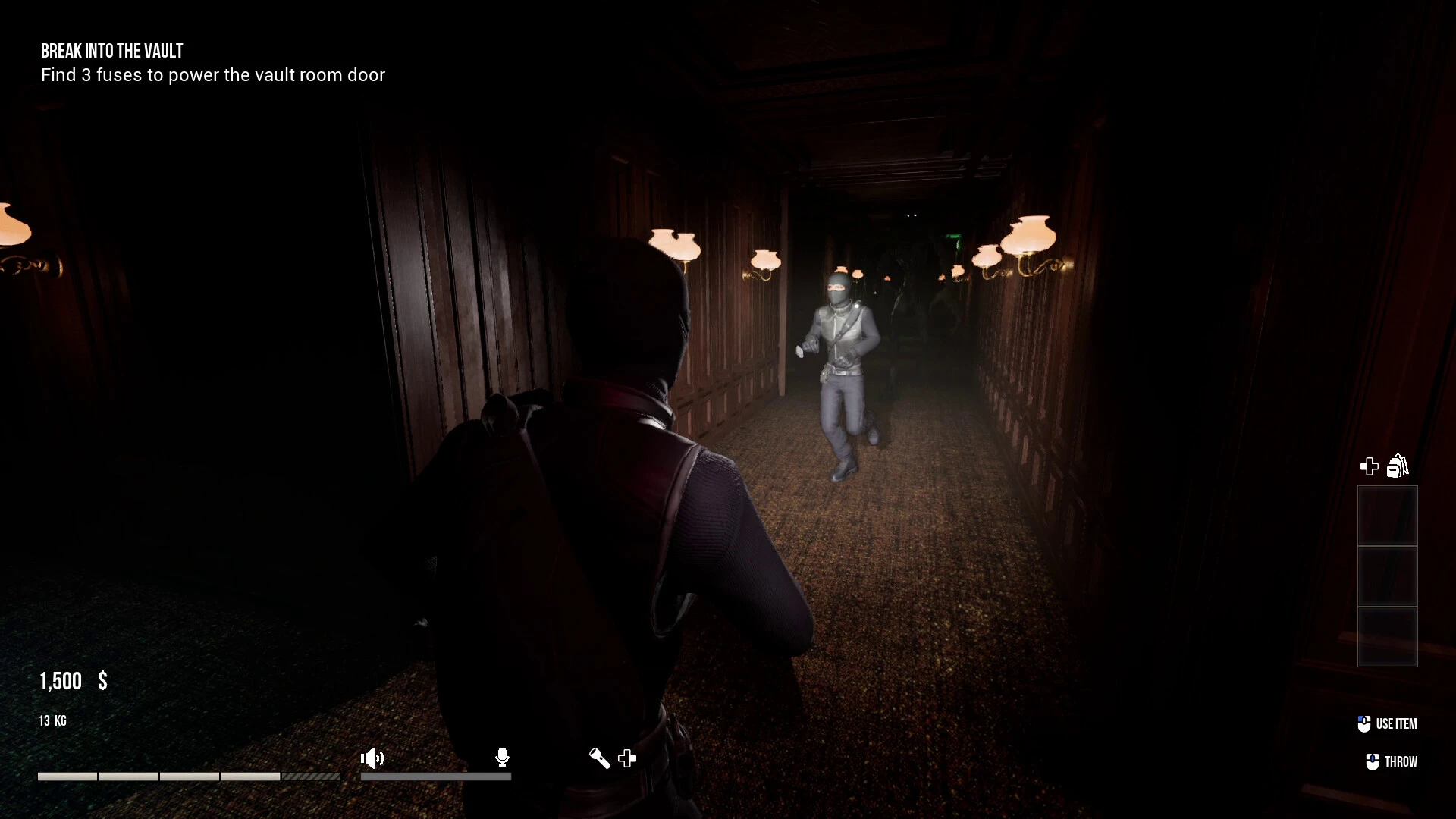Image resolution: width=1456 pixels, height=819 pixels.
Task: Open the first empty inventory slot
Action: [x=1387, y=516]
